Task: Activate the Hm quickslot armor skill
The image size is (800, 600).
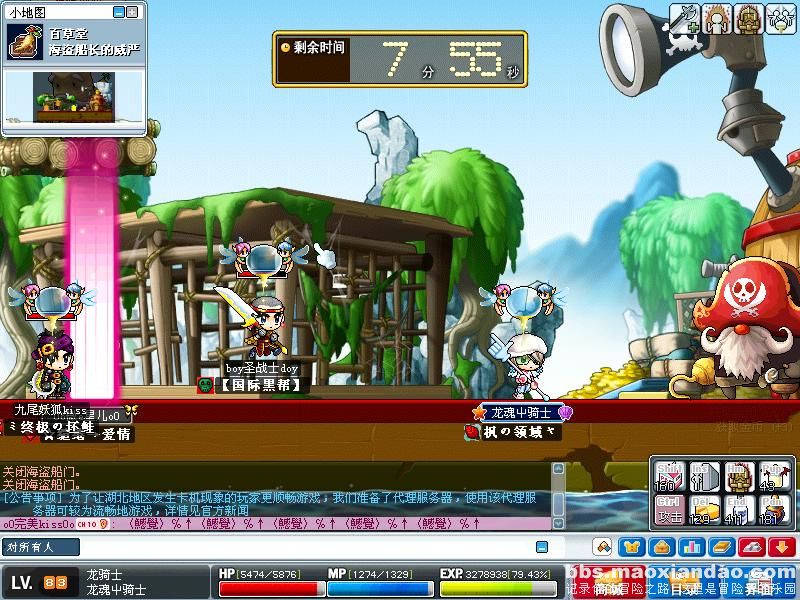Action: click(x=738, y=477)
